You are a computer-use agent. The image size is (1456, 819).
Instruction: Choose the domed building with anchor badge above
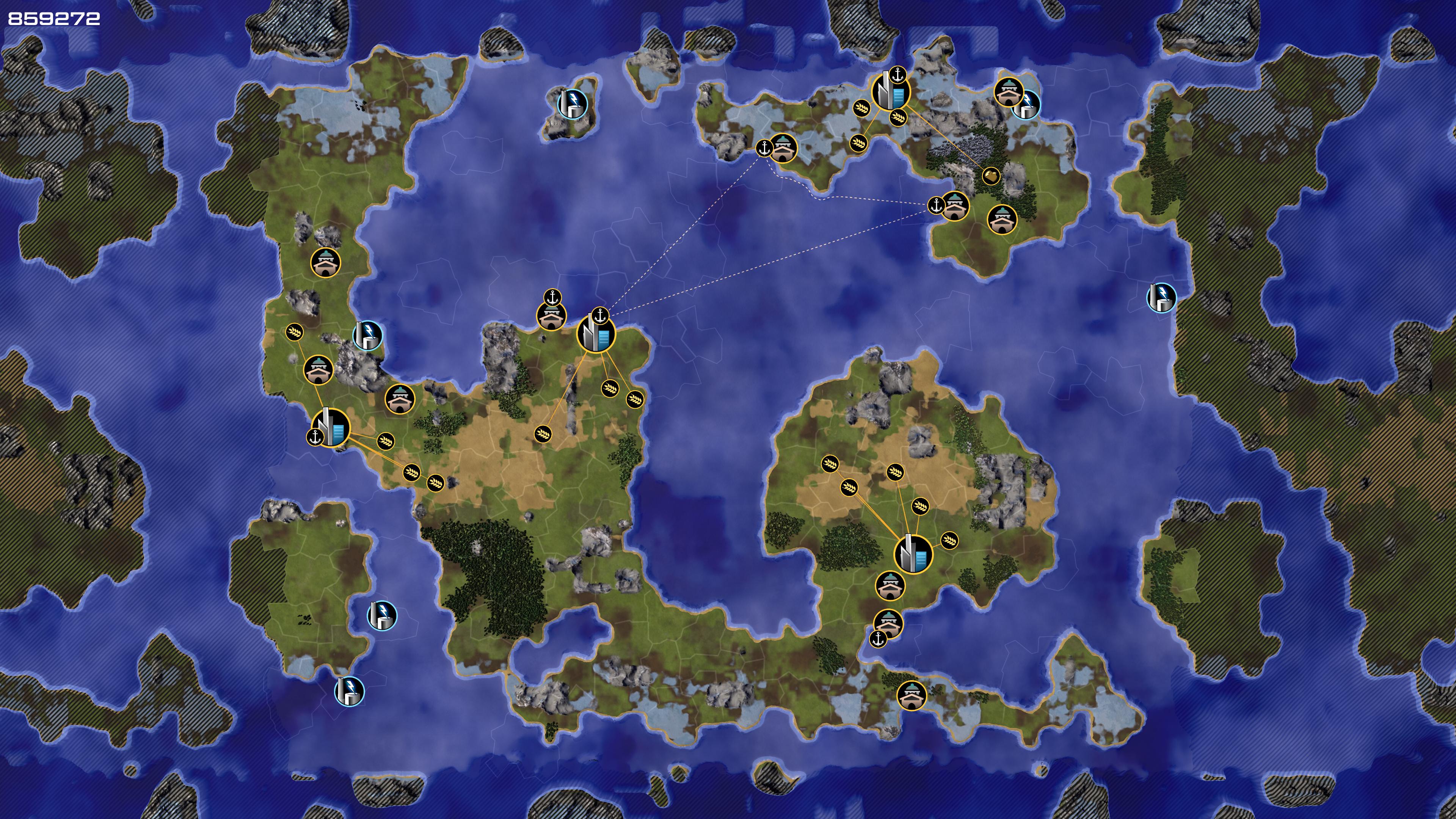551,317
